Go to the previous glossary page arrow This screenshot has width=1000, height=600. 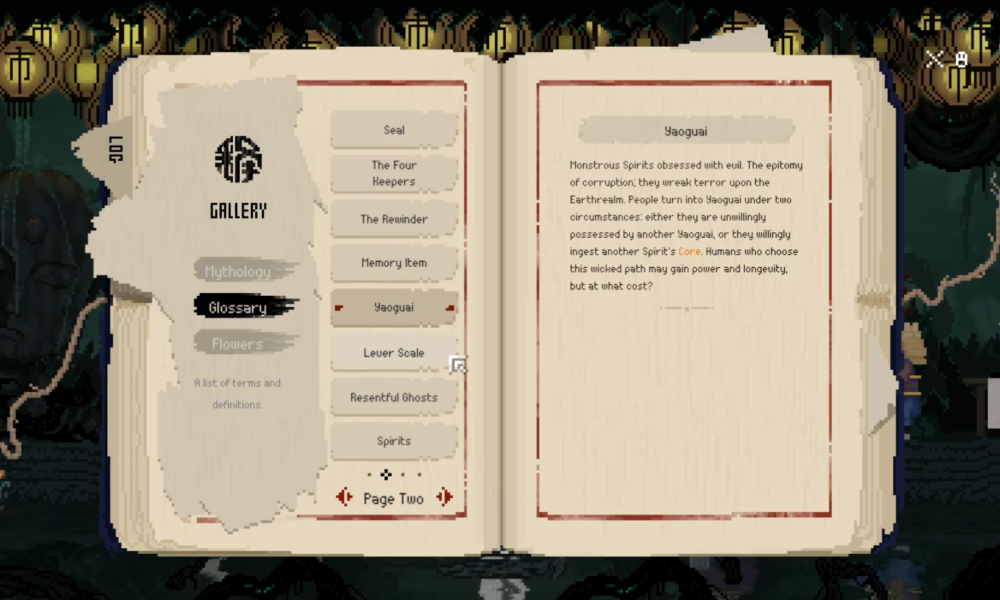(345, 497)
